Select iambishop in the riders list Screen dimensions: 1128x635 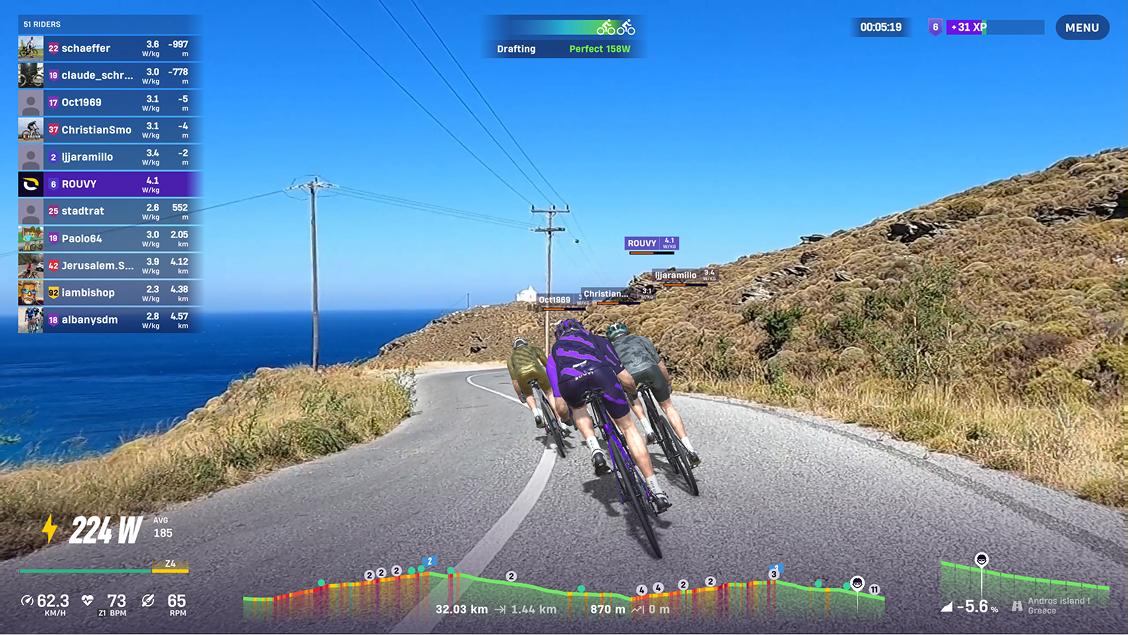[x=110, y=292]
